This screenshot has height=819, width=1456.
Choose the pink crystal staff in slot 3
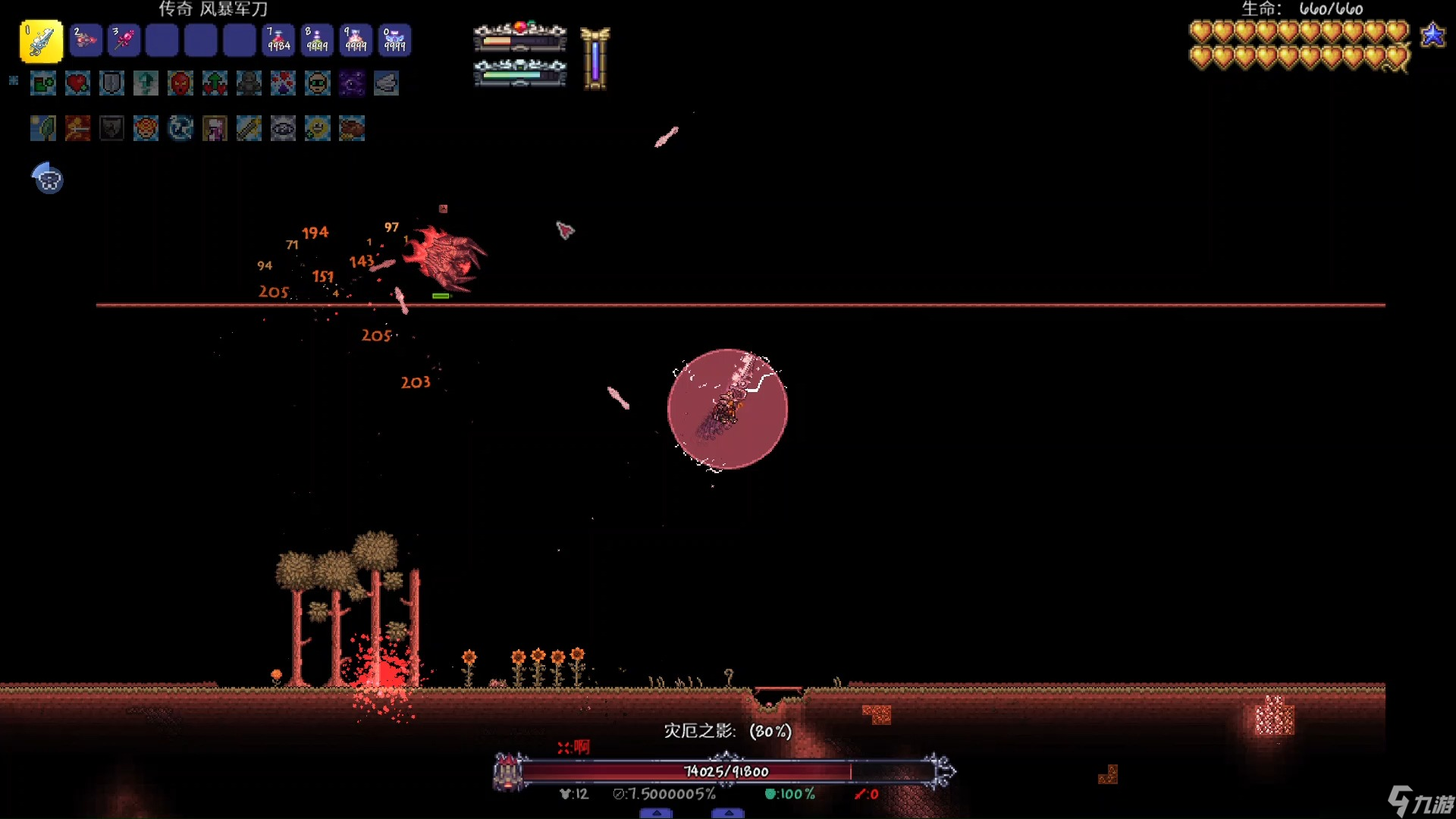pyautogui.click(x=124, y=41)
